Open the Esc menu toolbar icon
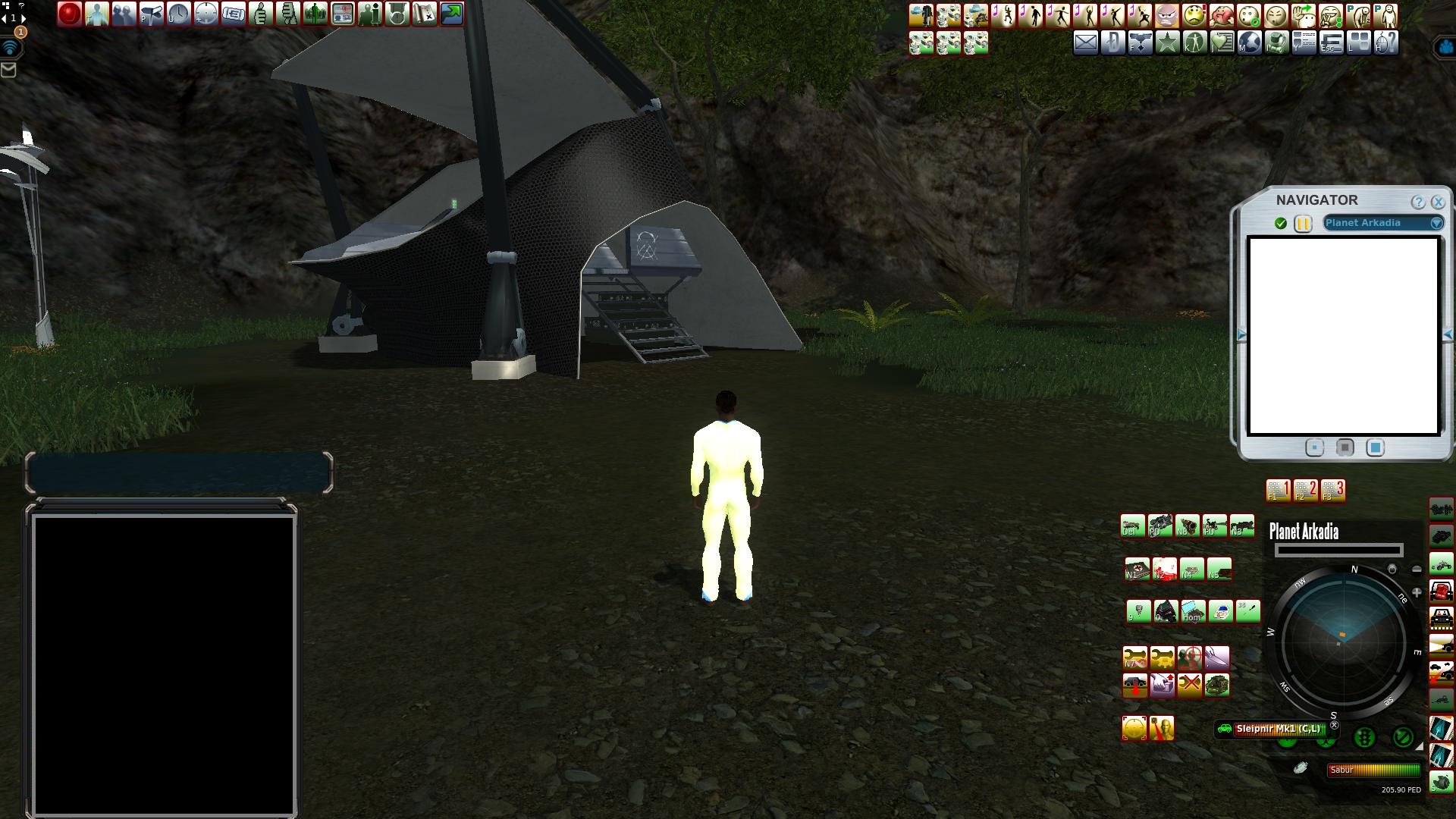The image size is (1456, 819). pyautogui.click(x=1331, y=43)
